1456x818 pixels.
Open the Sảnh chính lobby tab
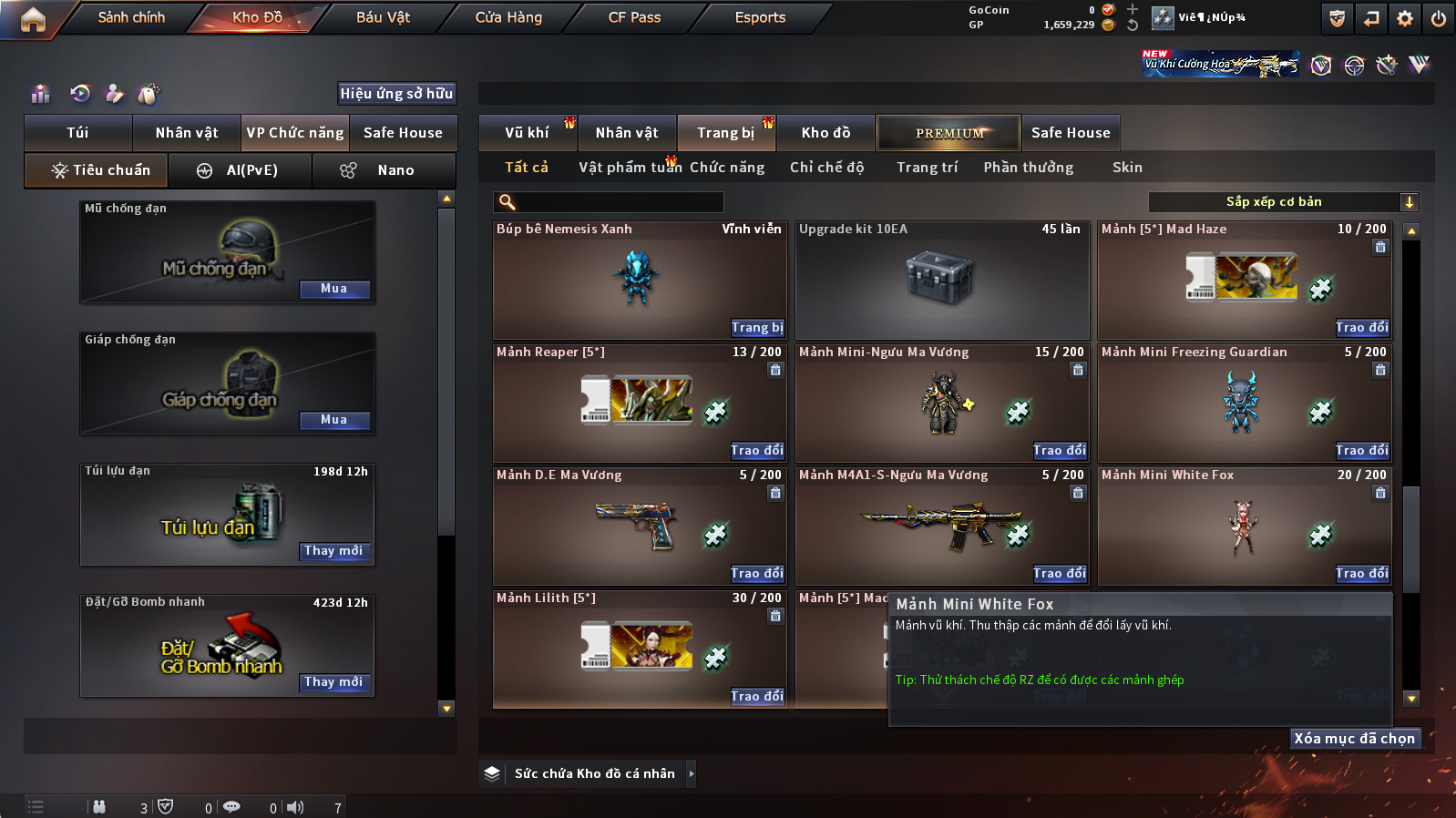click(131, 17)
